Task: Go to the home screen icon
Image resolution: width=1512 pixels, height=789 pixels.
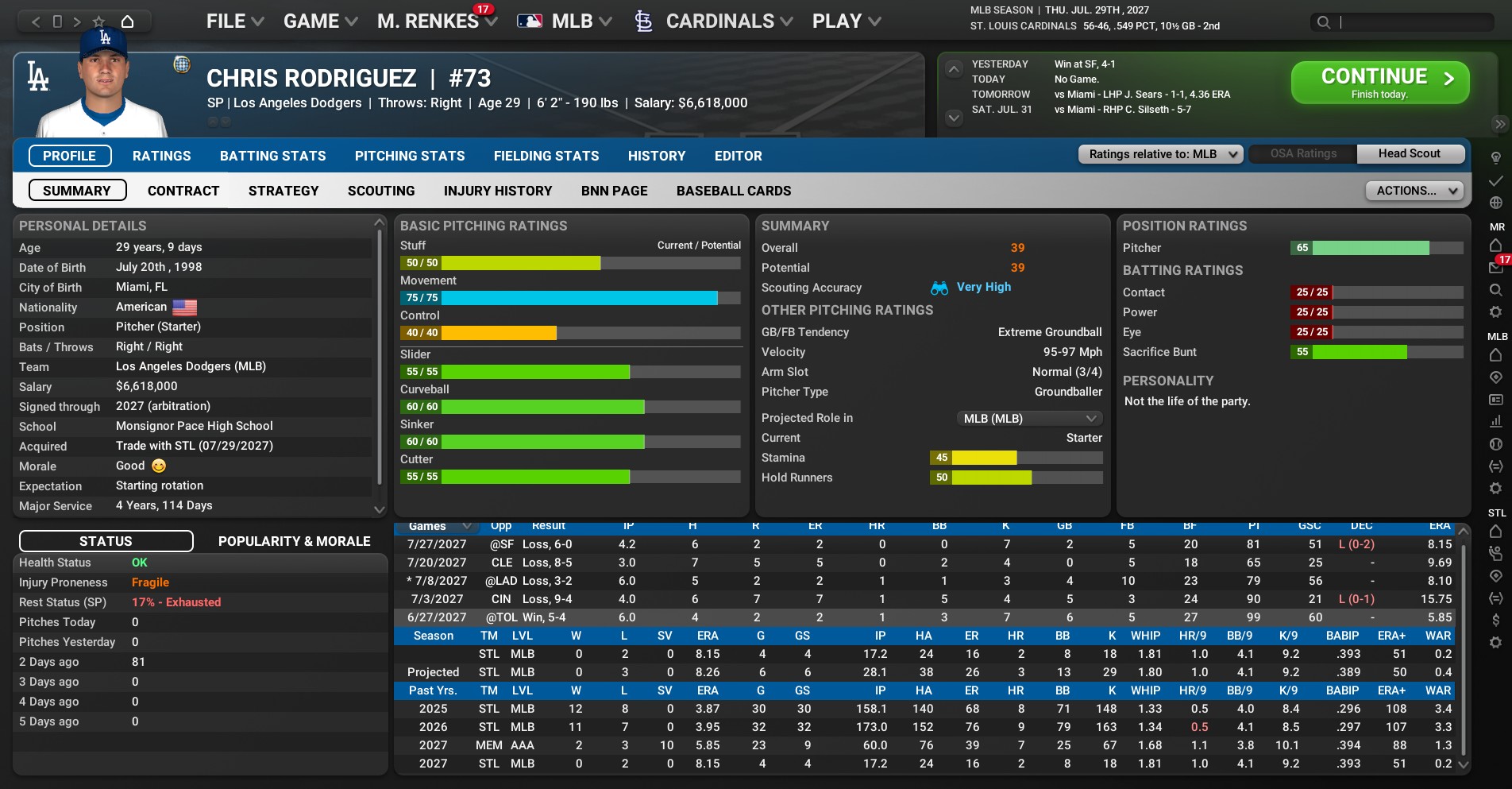Action: click(127, 21)
